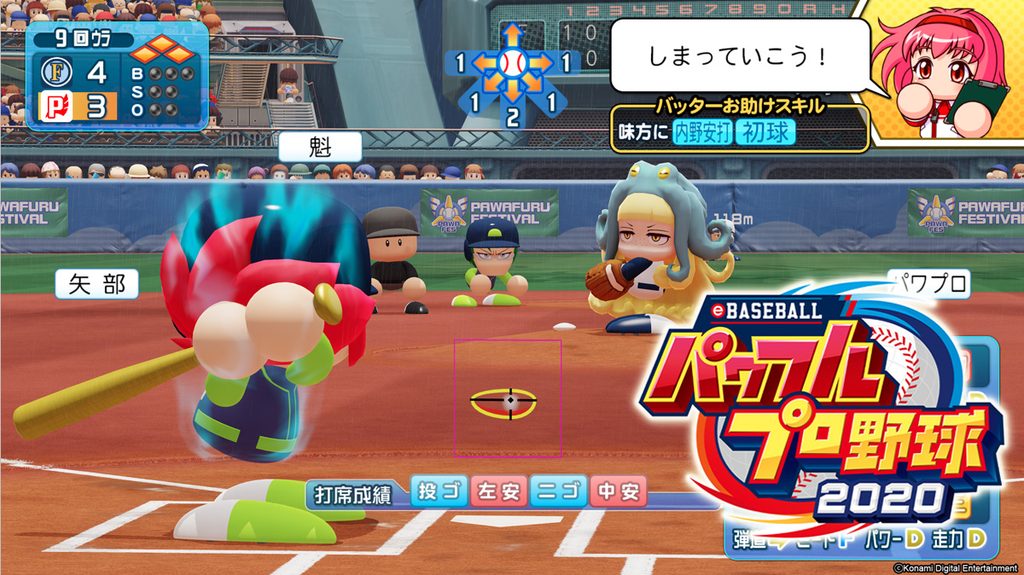Click the パワフルプロ野球 2020 logo
This screenshot has height=575, width=1024.
point(820,410)
